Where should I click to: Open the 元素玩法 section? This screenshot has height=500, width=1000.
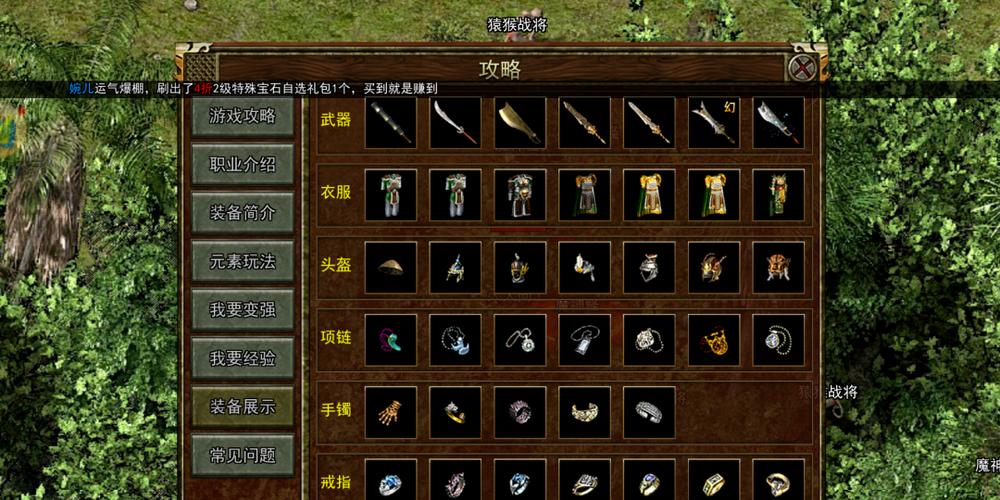pyautogui.click(x=242, y=261)
